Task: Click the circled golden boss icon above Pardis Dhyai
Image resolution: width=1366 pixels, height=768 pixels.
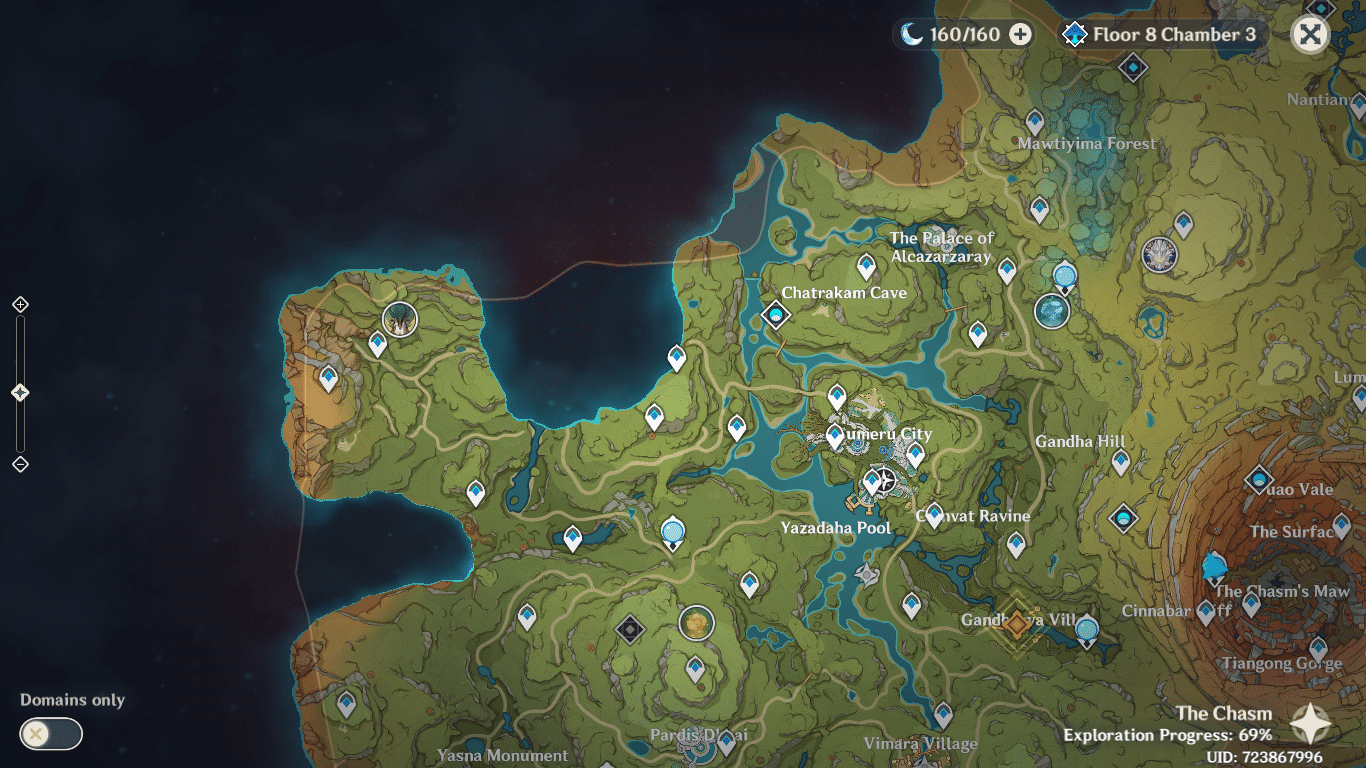Action: click(697, 622)
